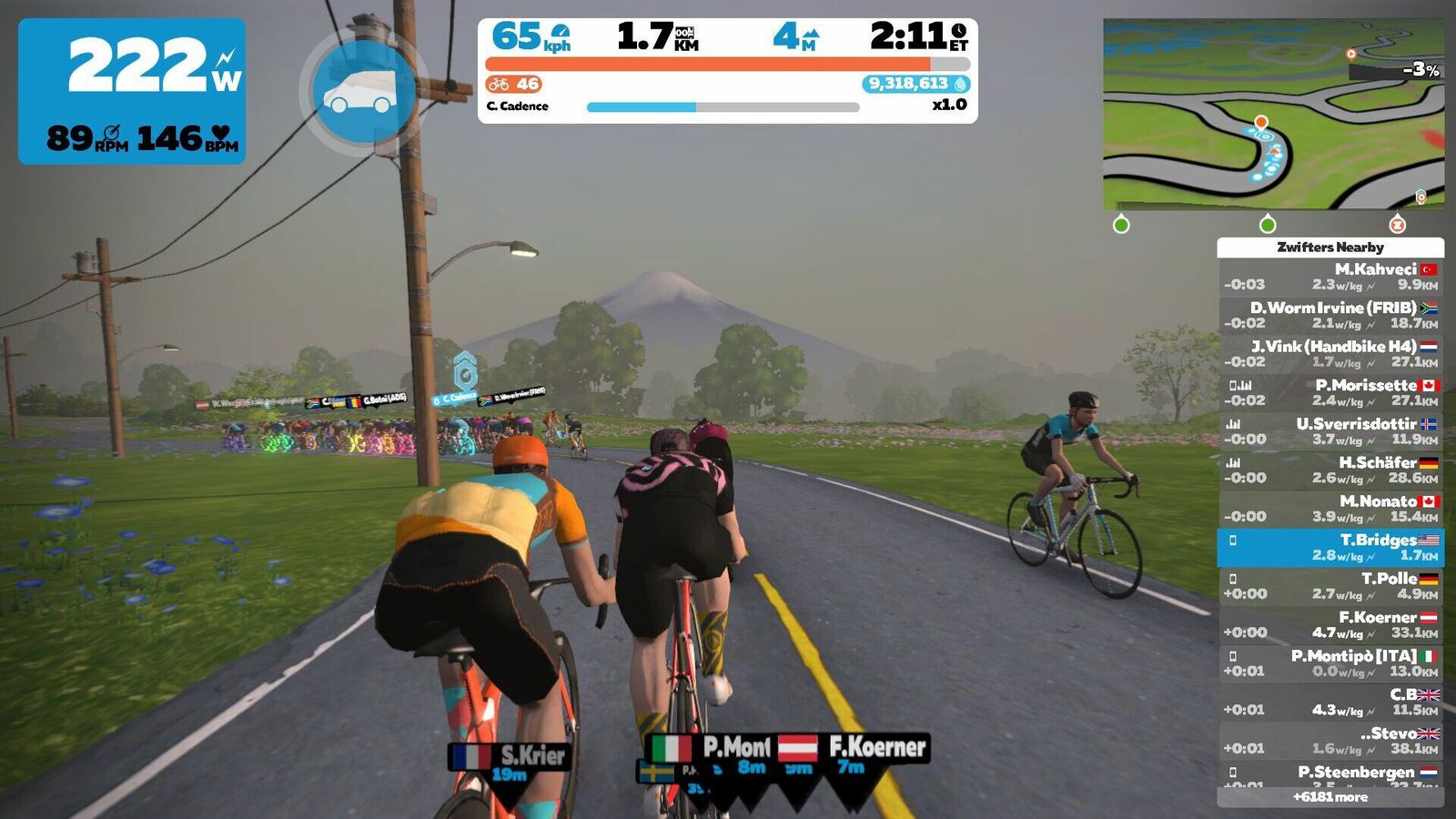Click the Zwifters Nearby header
Screen dimensions: 1456x819
[1330, 248]
